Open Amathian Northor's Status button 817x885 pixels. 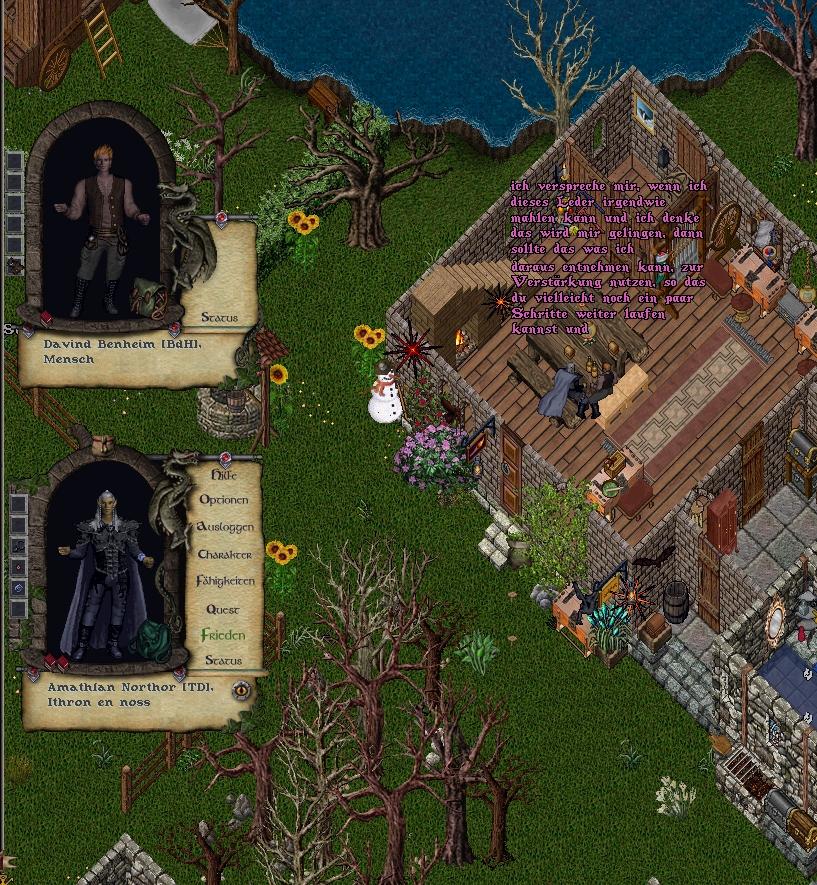click(x=223, y=661)
